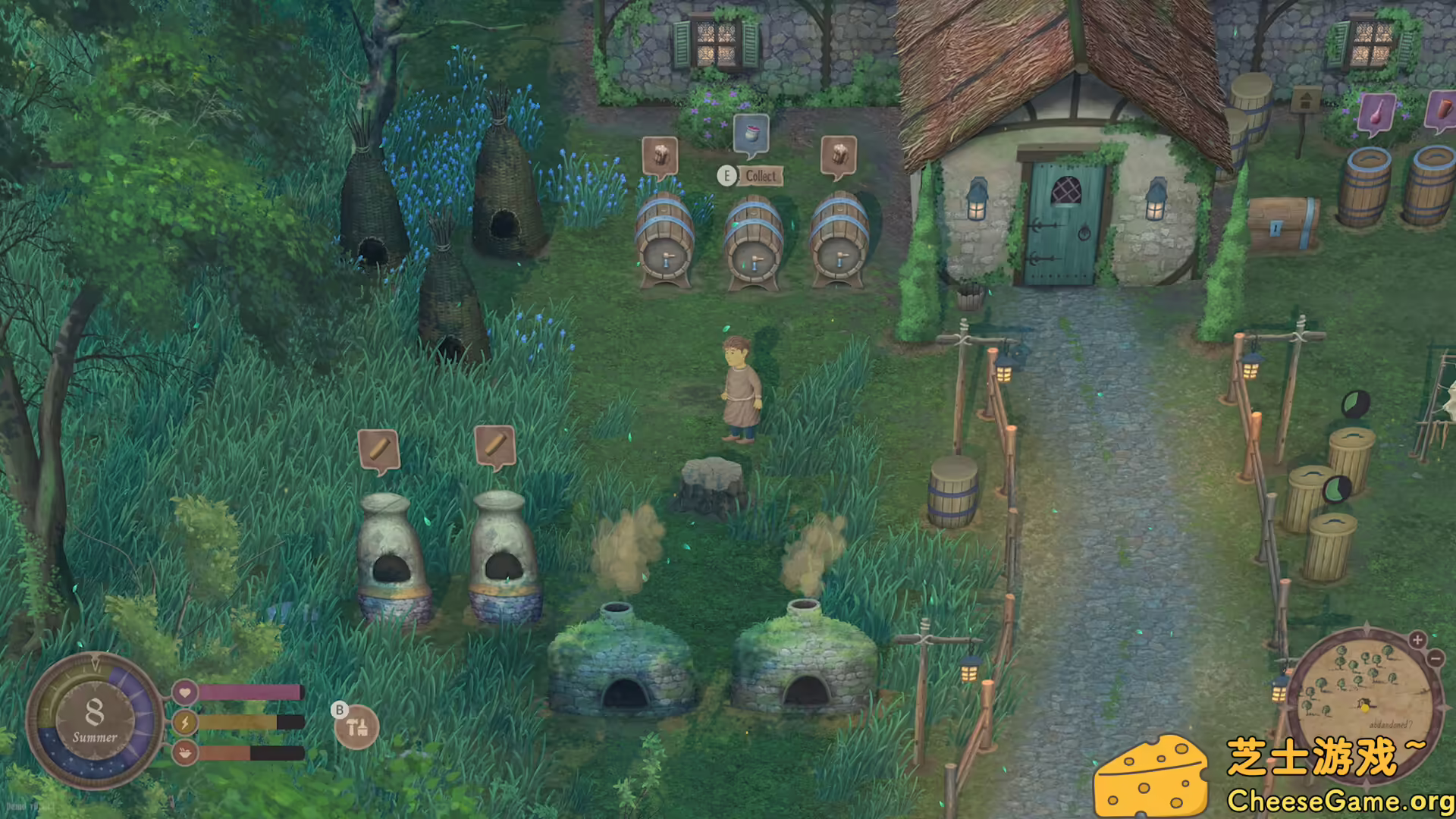Click the food bowl hunger icon
Image resolution: width=1456 pixels, height=819 pixels.
tap(184, 755)
